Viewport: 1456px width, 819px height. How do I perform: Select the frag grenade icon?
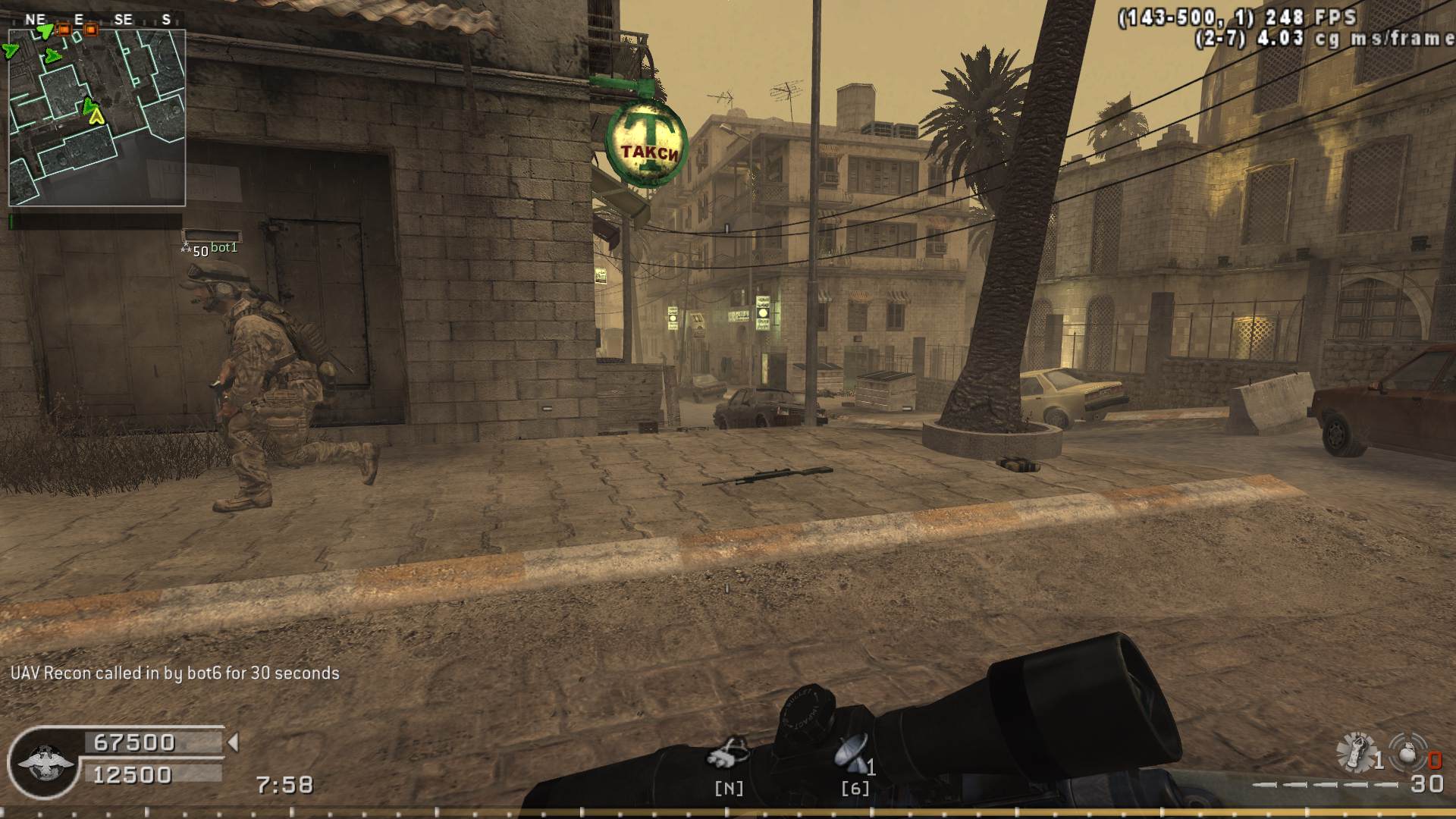(1407, 752)
